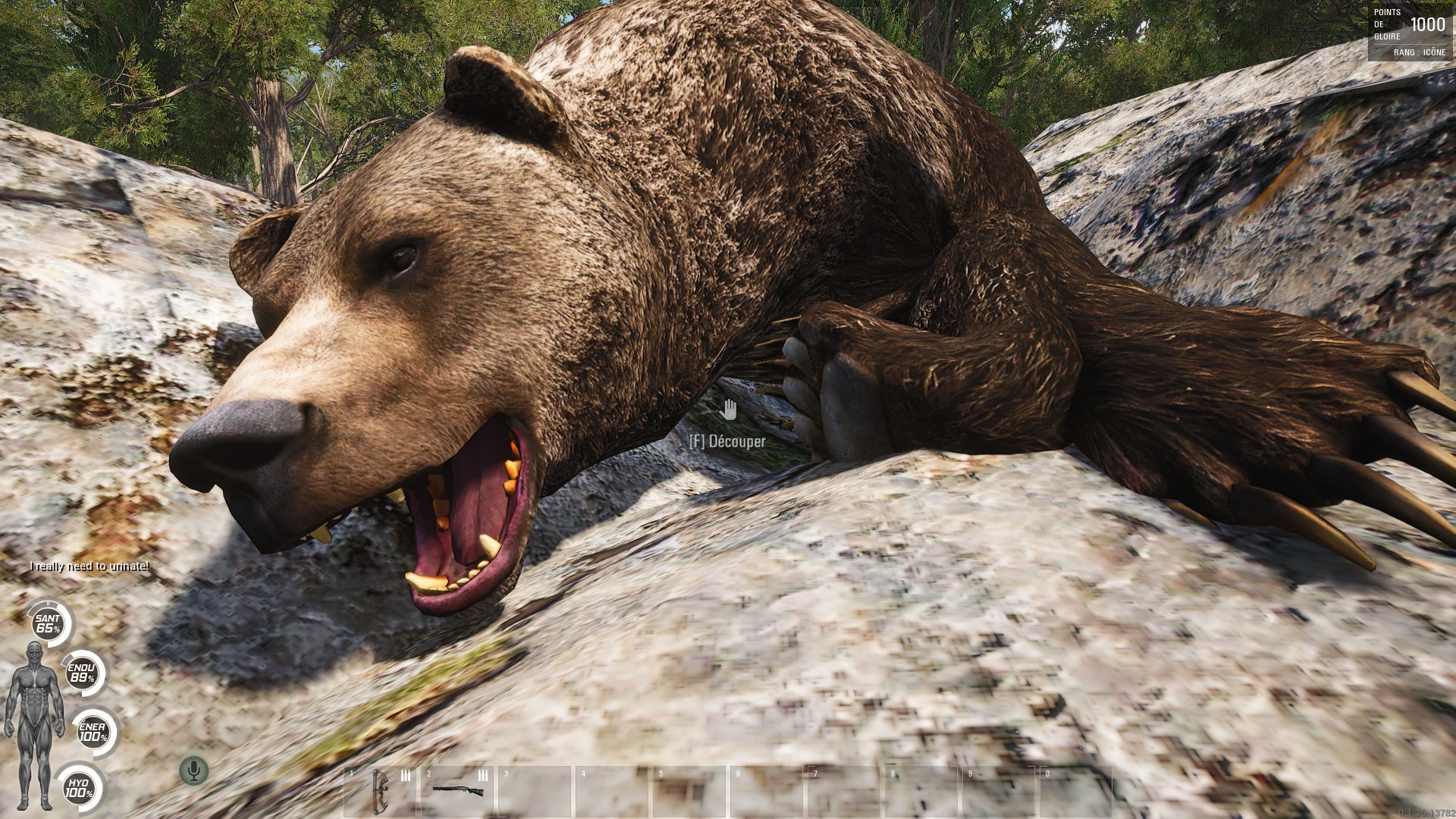1456x819 pixels.
Task: Select the compound bow hotbar slot
Action: point(381,790)
